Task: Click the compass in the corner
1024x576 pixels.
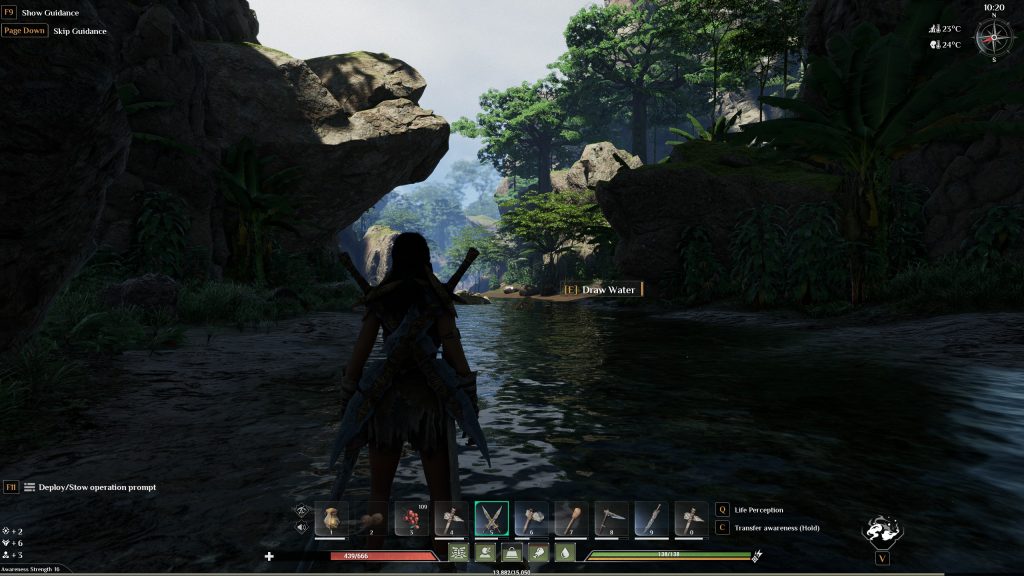Action: pyautogui.click(x=994, y=37)
